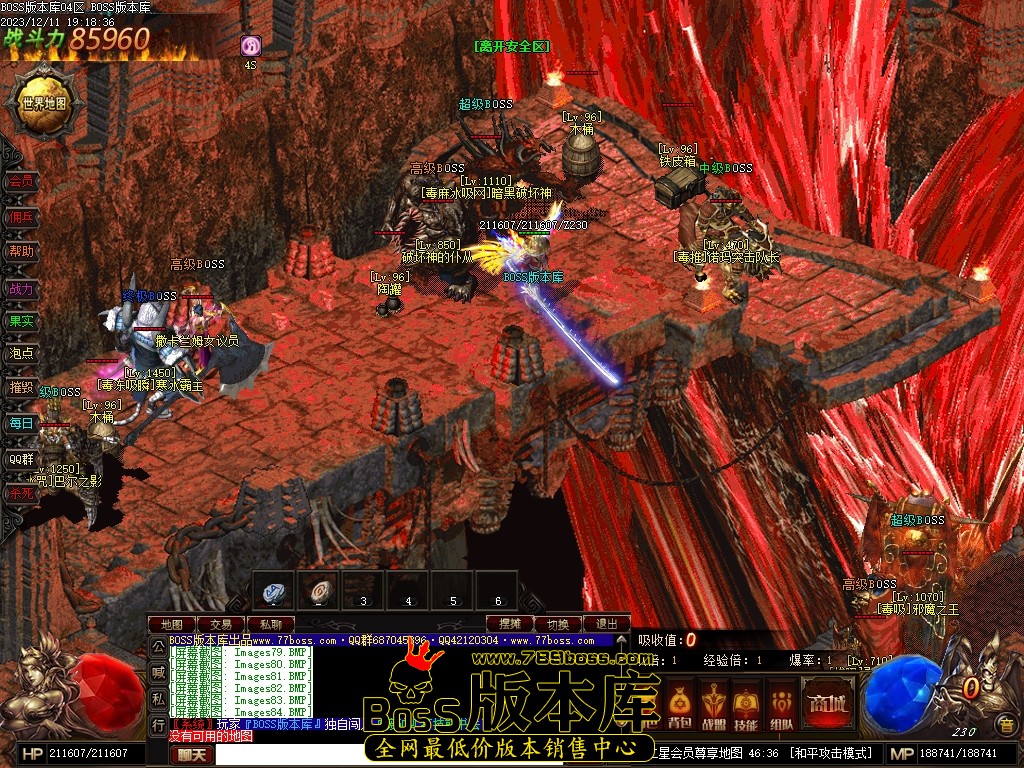Click the 战力 combat power button
The image size is (1024, 768).
coord(21,288)
